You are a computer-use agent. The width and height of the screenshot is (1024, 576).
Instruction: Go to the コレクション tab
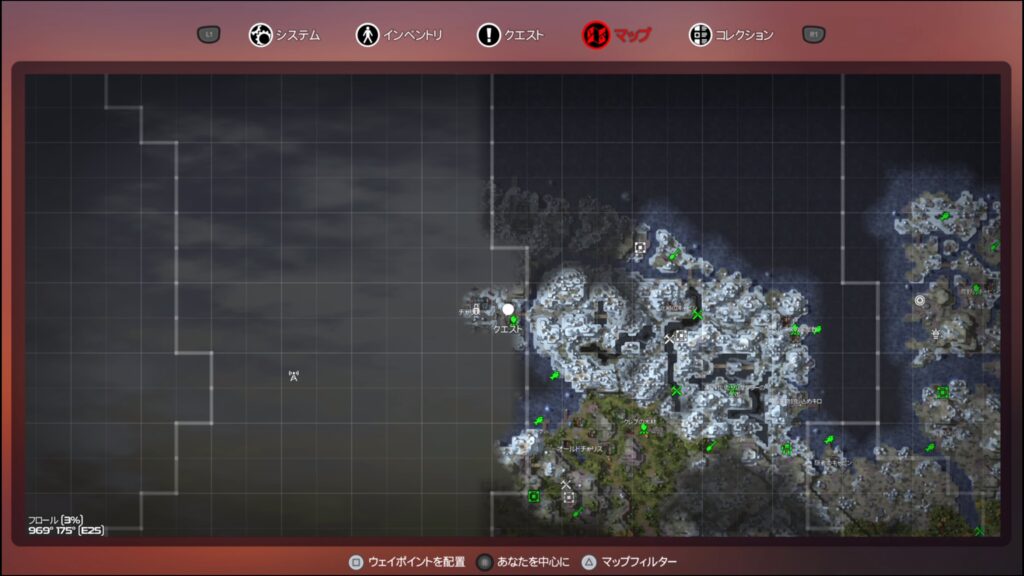click(732, 35)
